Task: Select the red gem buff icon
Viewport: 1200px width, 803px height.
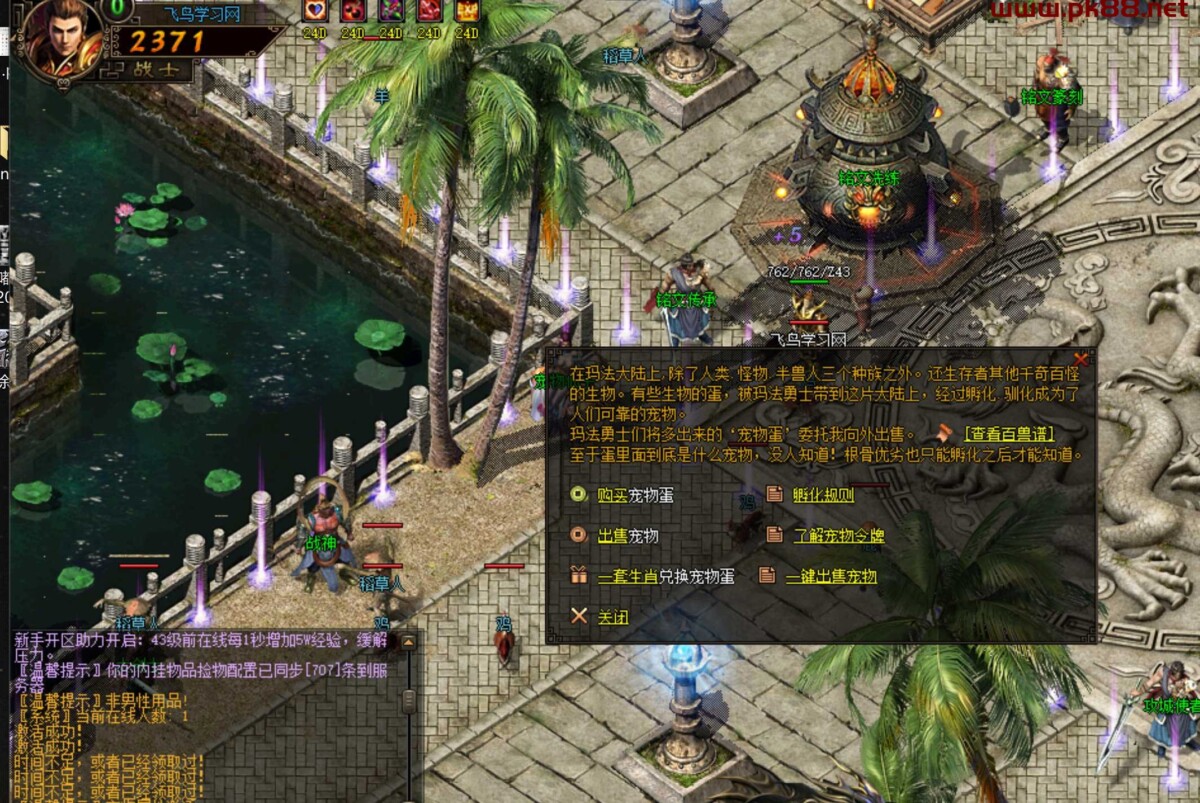Action: (429, 11)
